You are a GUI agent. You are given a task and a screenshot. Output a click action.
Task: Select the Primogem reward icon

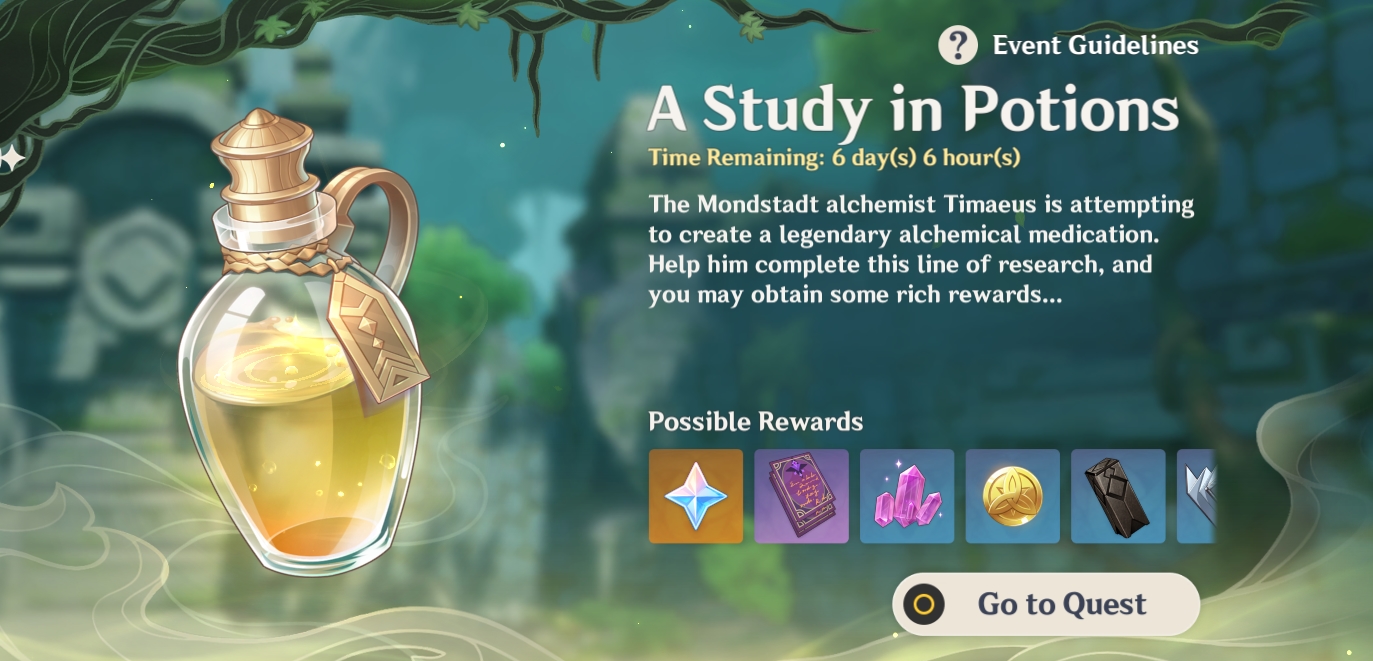(x=696, y=496)
